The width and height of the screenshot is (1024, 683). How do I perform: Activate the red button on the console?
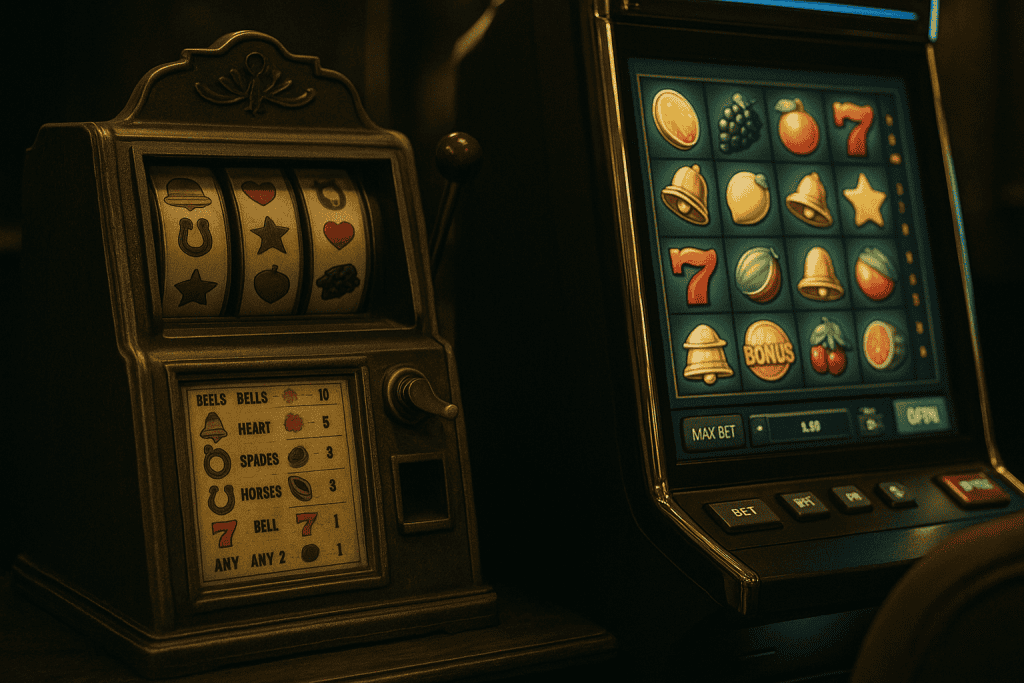coord(971,487)
